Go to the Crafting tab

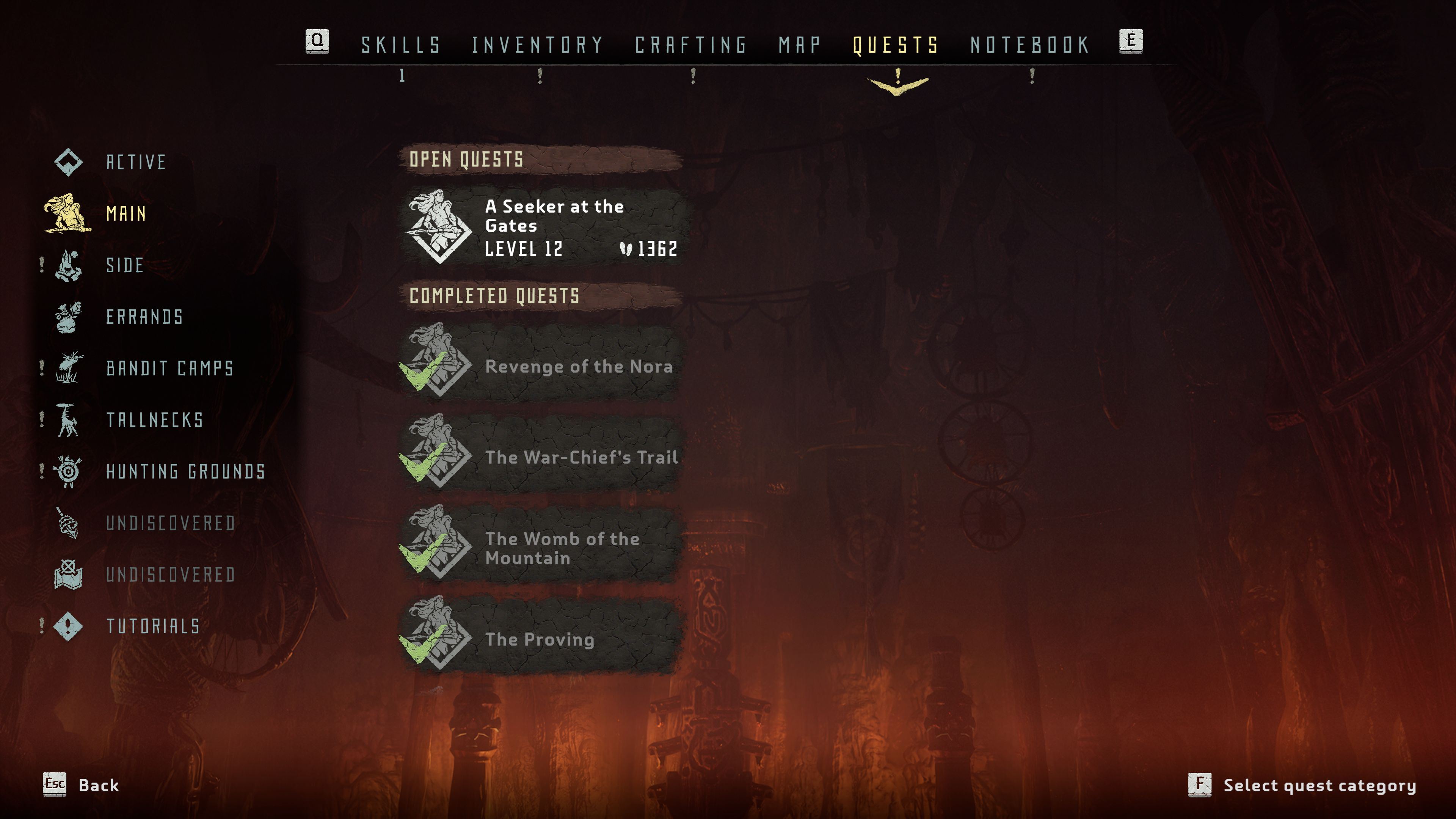pos(691,45)
